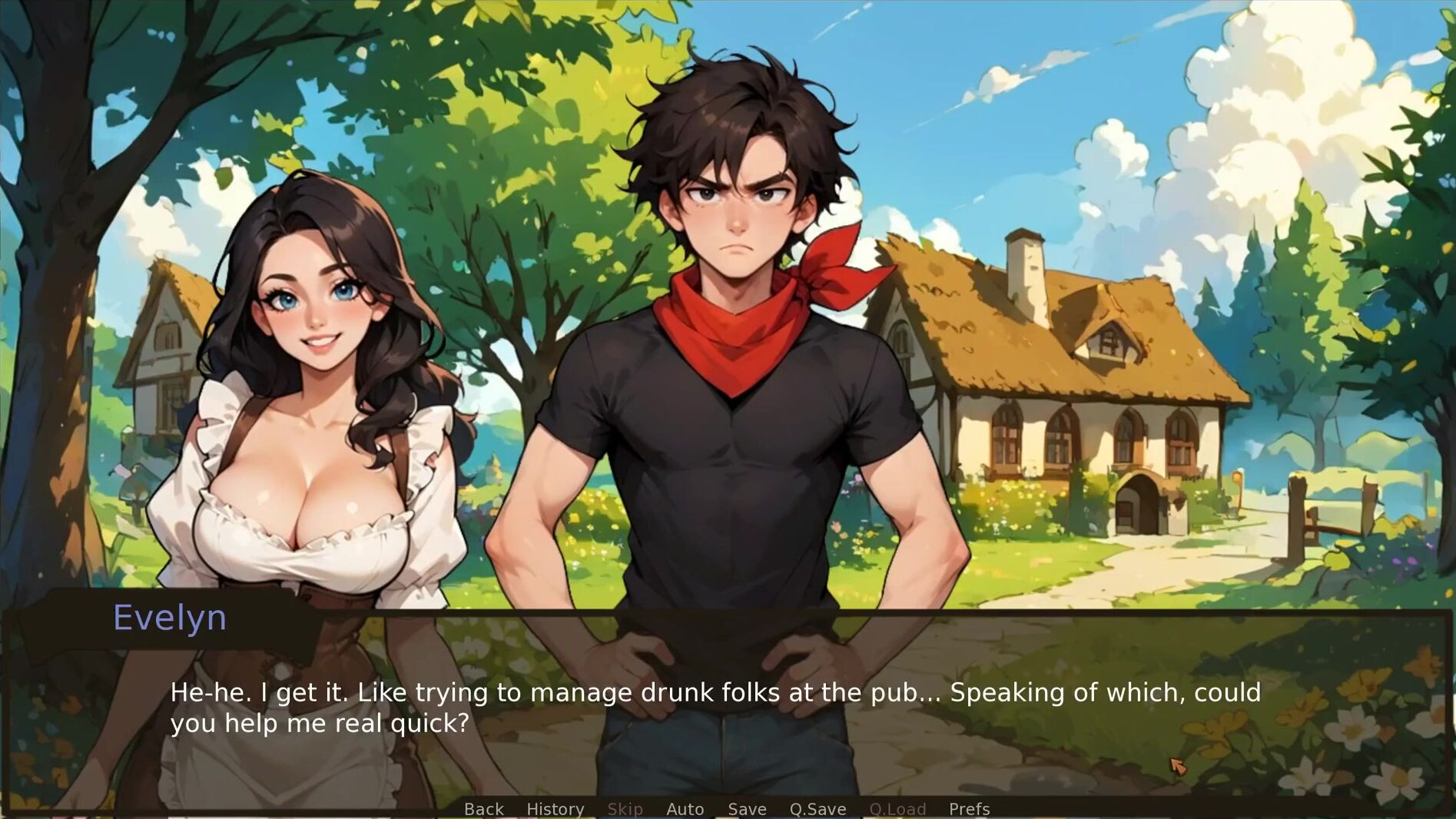Open the dialogue History log
Image resolution: width=1456 pixels, height=819 pixels.
[x=555, y=809]
